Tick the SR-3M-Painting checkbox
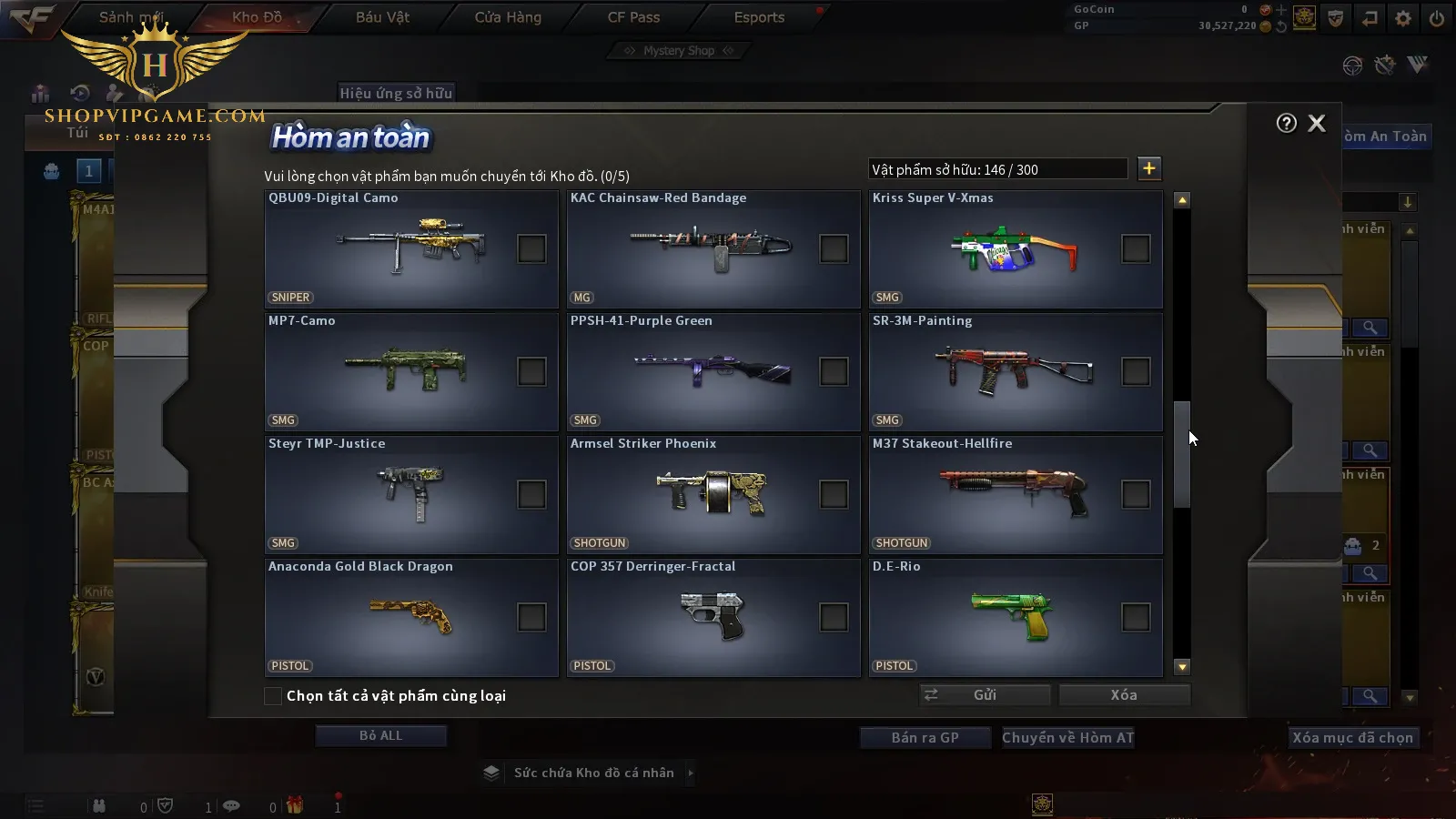The image size is (1456, 819). pos(1136,371)
